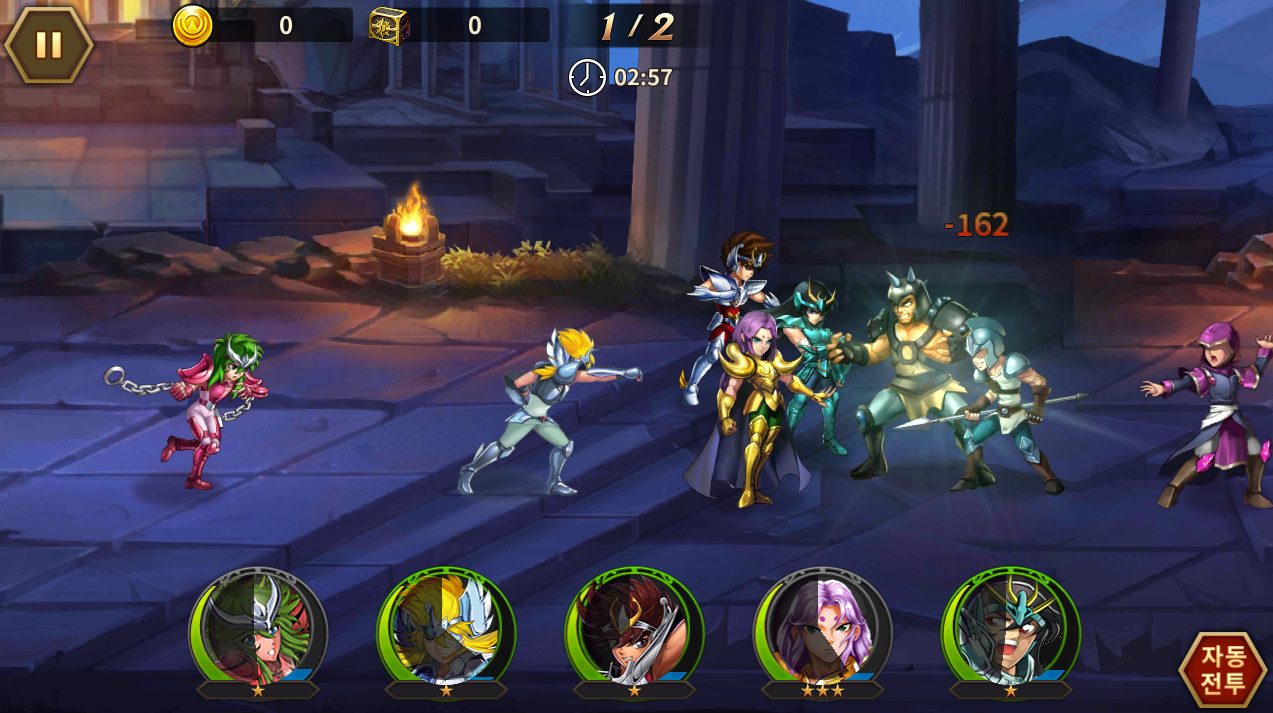Toggle auto battle (자동전투) button

[x=1223, y=669]
